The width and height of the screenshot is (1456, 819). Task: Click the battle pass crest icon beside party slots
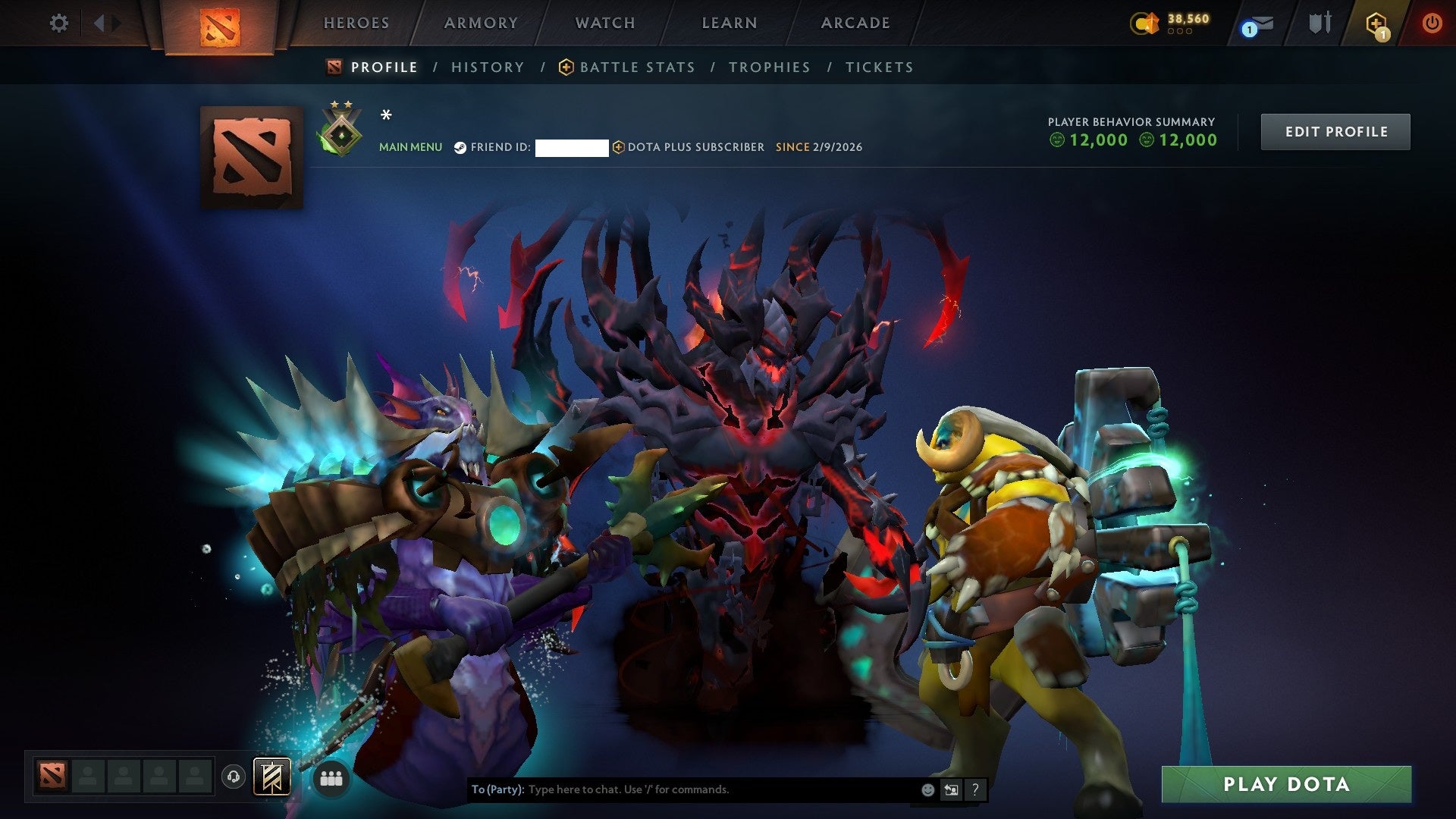point(270,777)
